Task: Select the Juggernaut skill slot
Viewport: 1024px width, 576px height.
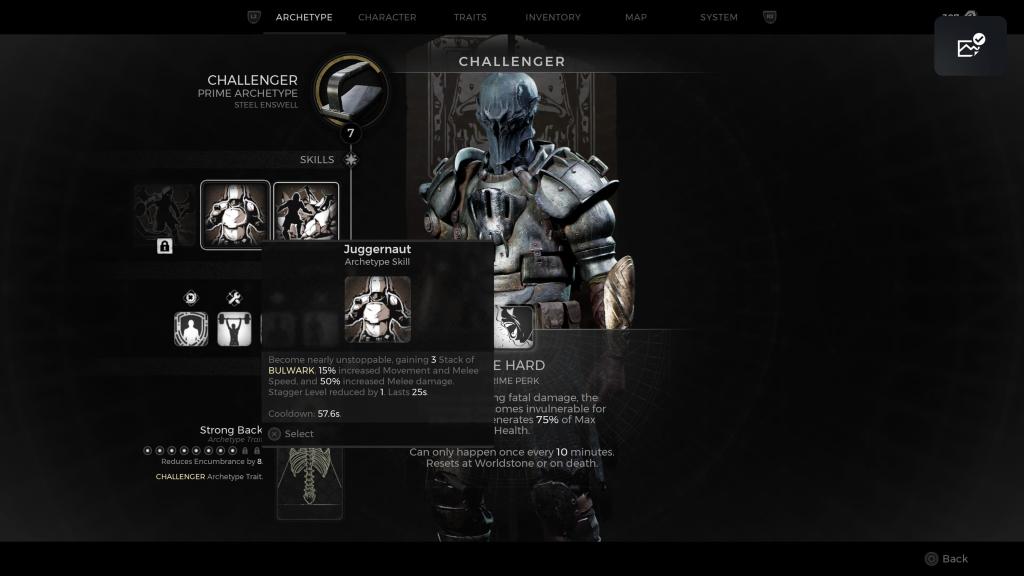Action: click(235, 213)
